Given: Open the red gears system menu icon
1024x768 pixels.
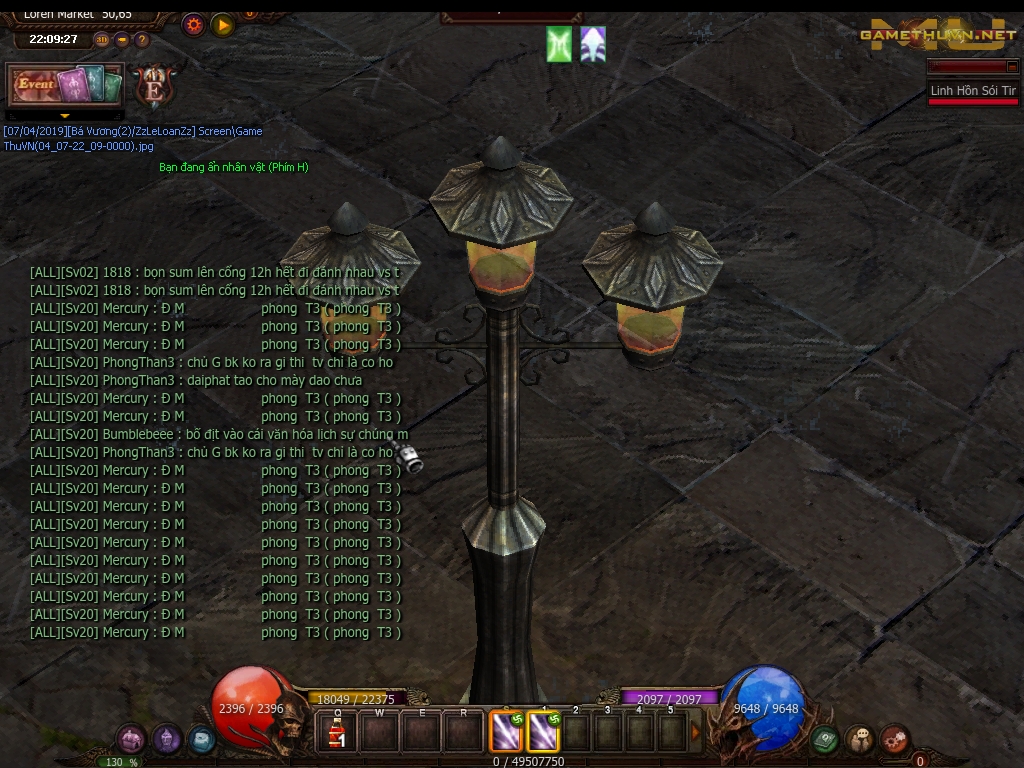Looking at the screenshot, I should pyautogui.click(x=894, y=740).
